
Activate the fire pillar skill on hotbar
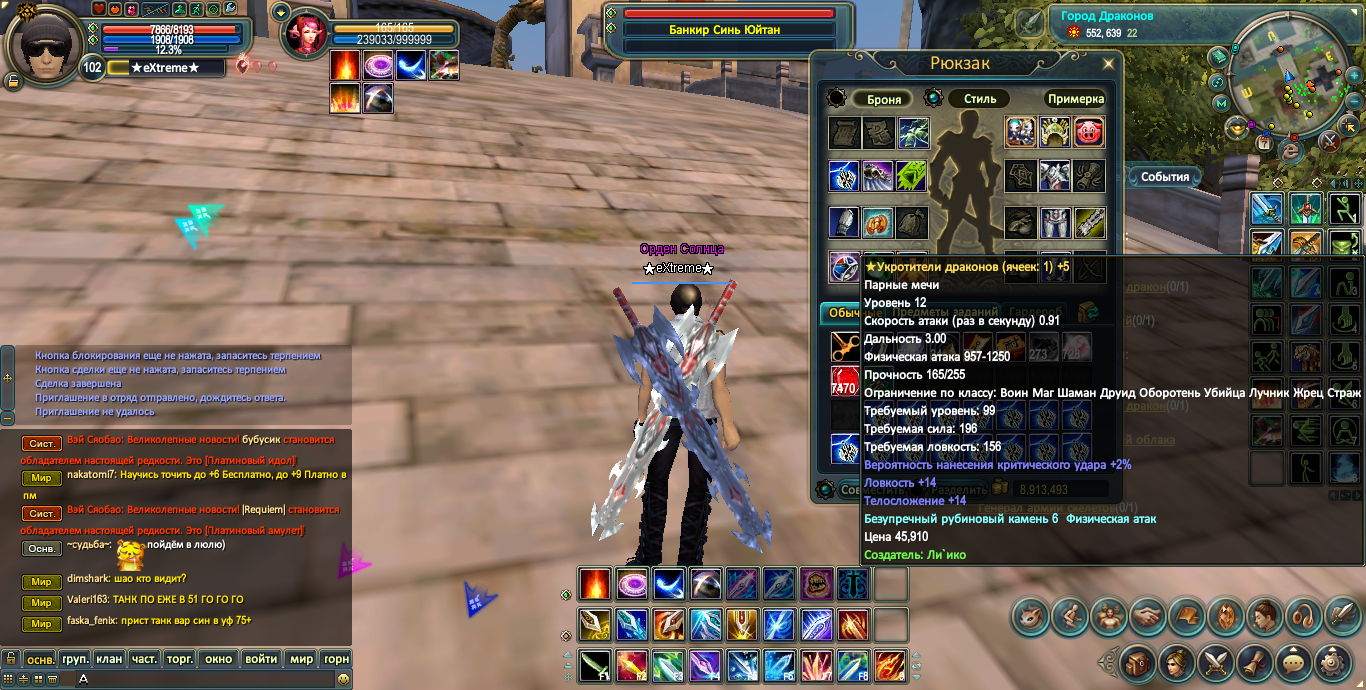(x=595, y=584)
